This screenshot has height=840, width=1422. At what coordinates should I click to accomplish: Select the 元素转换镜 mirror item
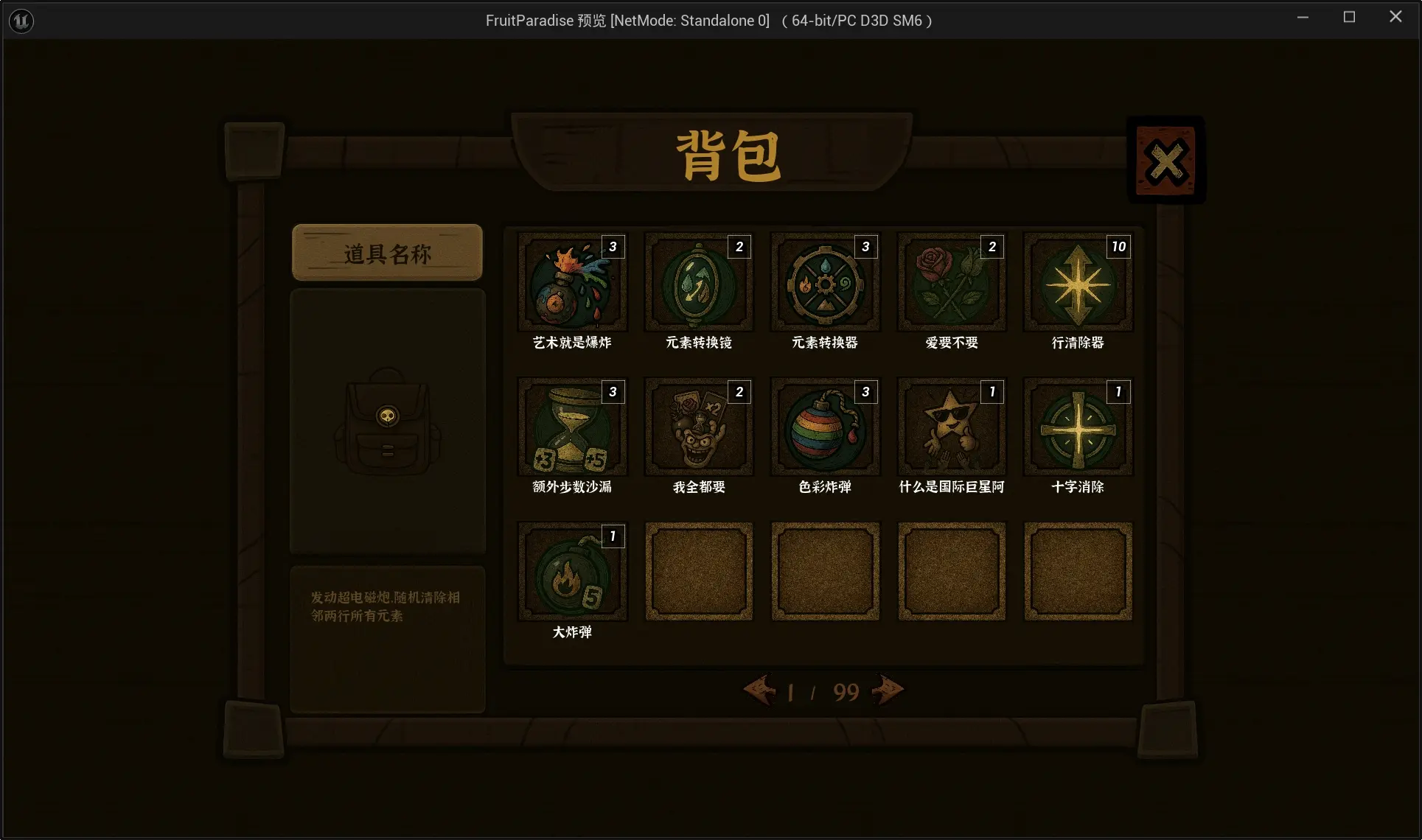coord(698,282)
